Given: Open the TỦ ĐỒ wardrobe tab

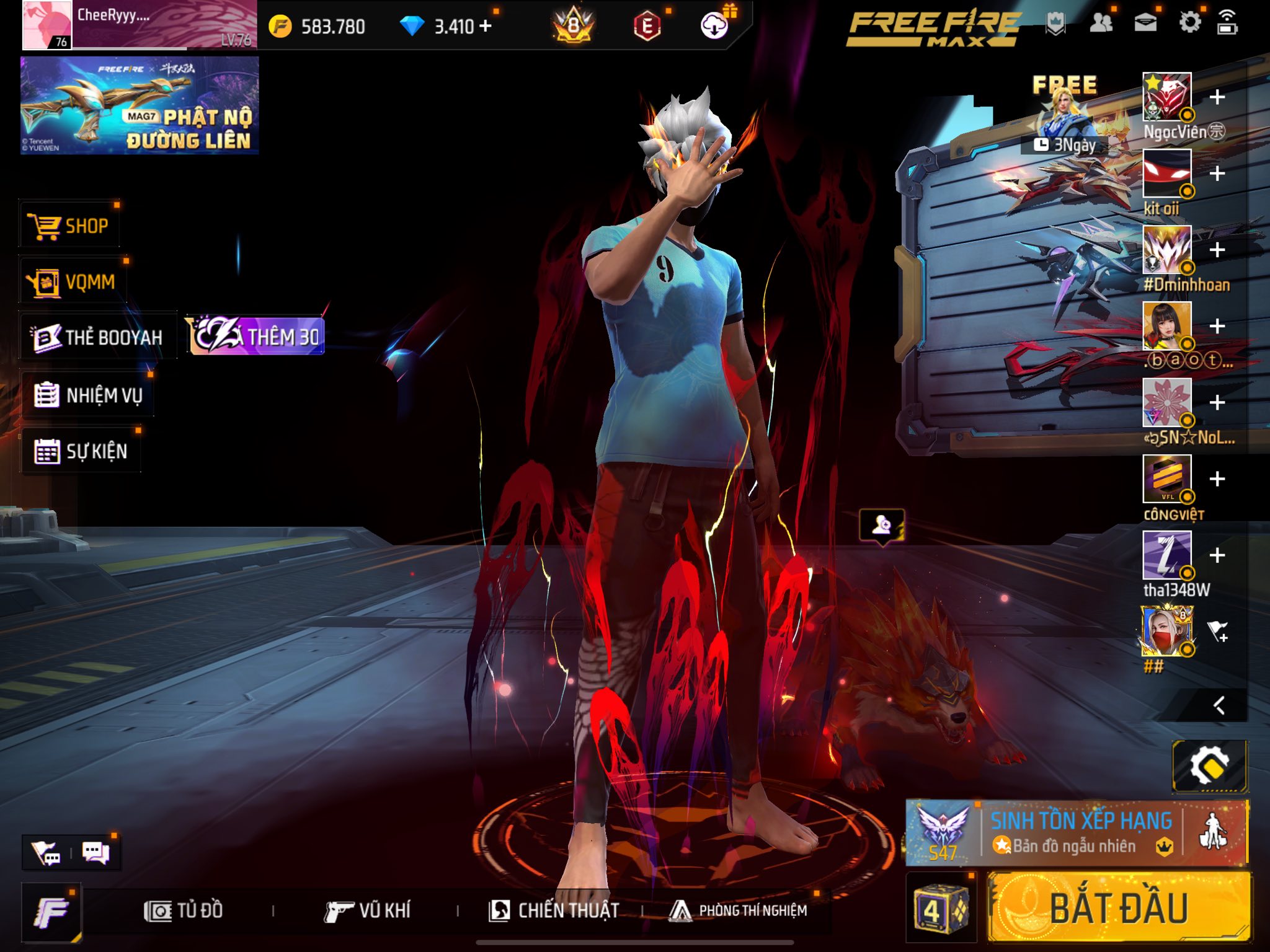Looking at the screenshot, I should pyautogui.click(x=184, y=910).
